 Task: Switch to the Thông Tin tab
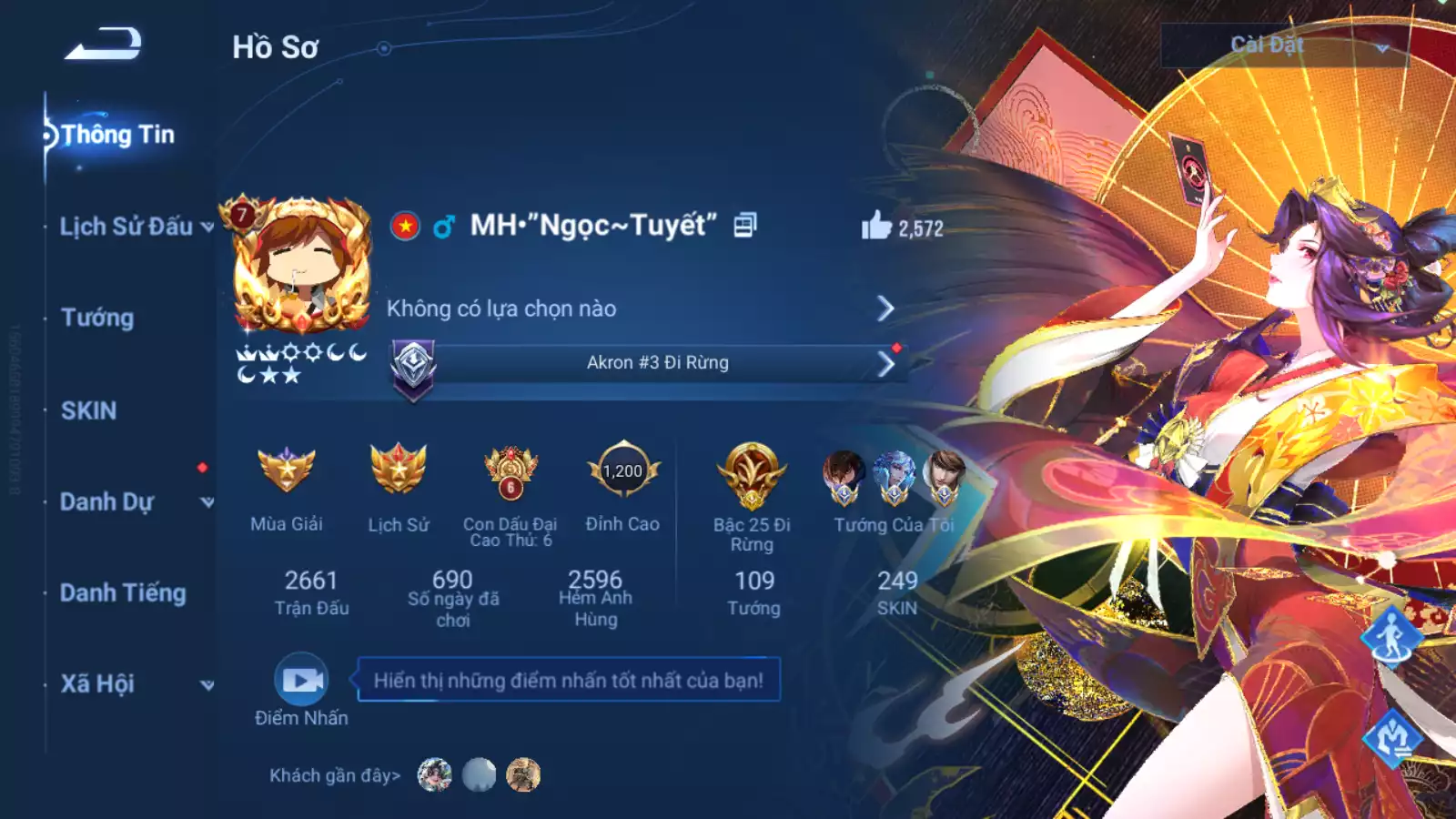(x=118, y=135)
